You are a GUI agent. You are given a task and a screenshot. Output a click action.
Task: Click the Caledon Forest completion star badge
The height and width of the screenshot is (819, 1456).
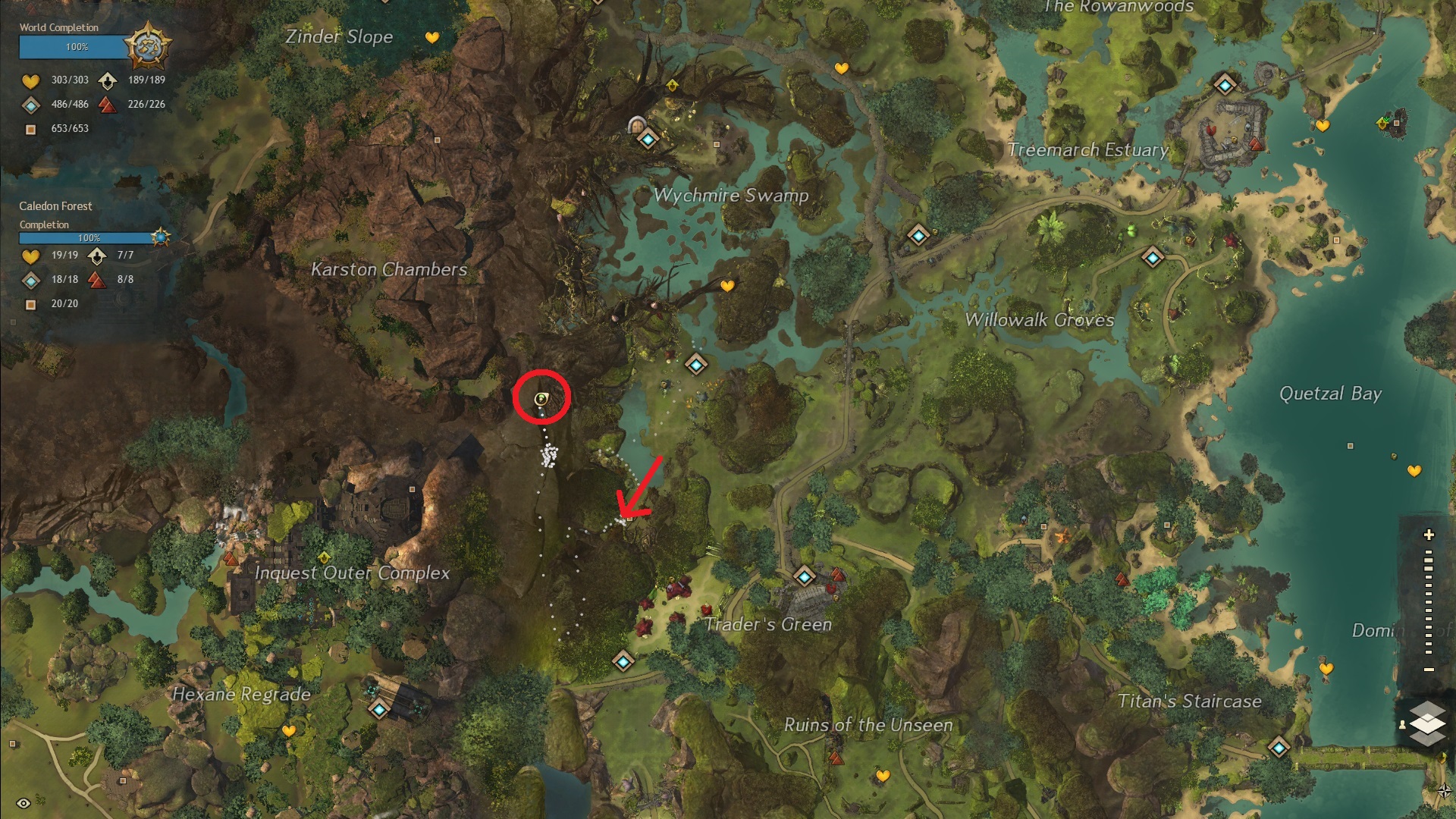[x=160, y=237]
